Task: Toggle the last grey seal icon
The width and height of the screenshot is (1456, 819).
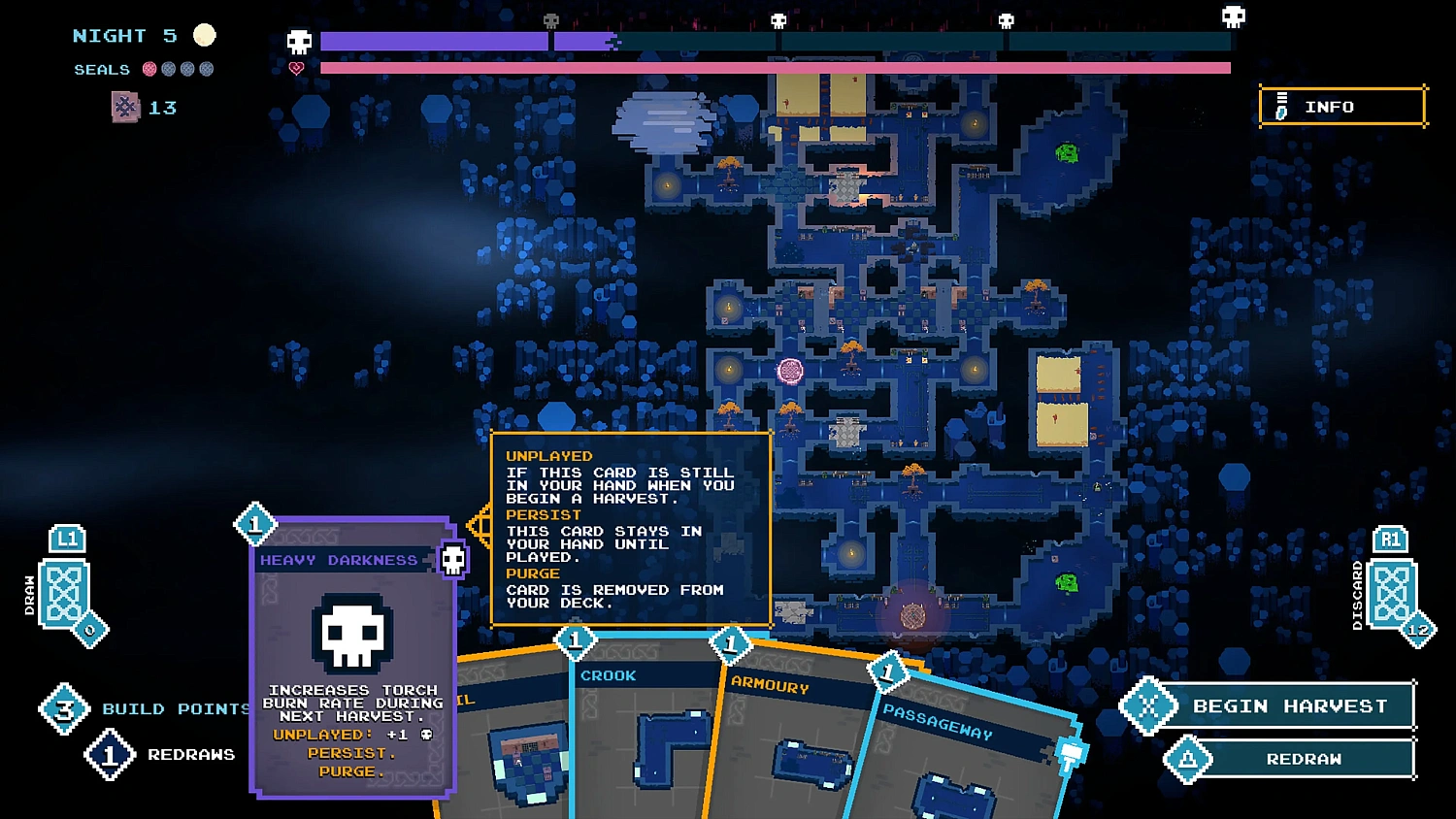Action: tap(206, 69)
